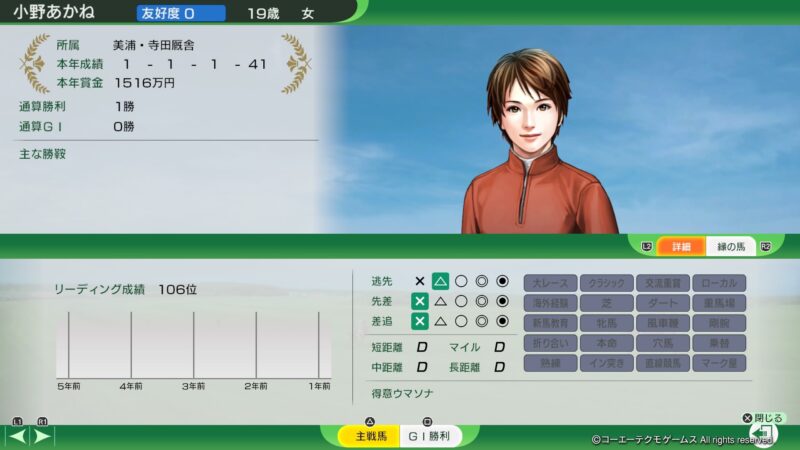Choose the 本命 trait tile
This screenshot has height=450, width=800.
(607, 343)
